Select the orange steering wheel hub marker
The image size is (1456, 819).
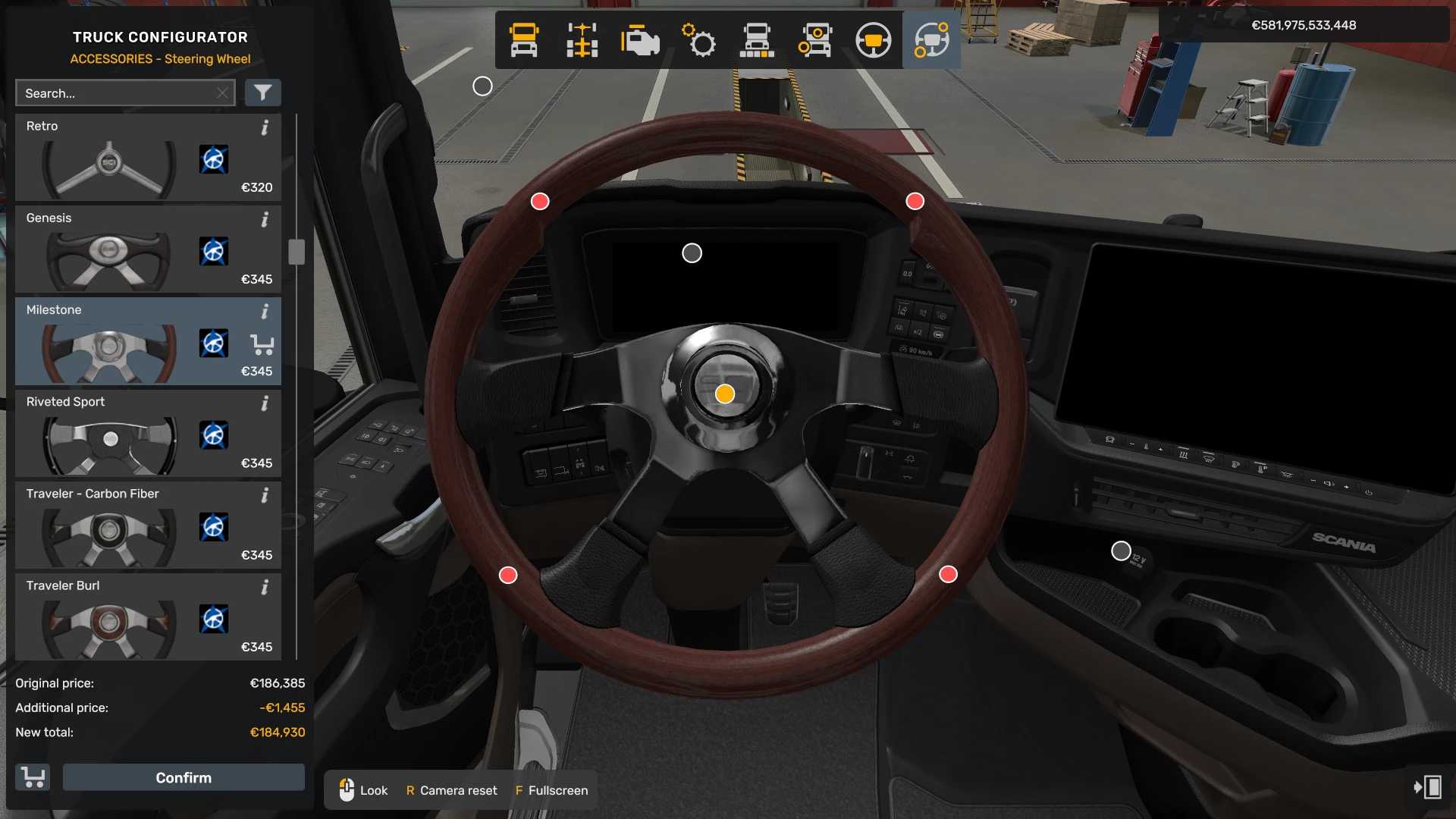(x=725, y=394)
